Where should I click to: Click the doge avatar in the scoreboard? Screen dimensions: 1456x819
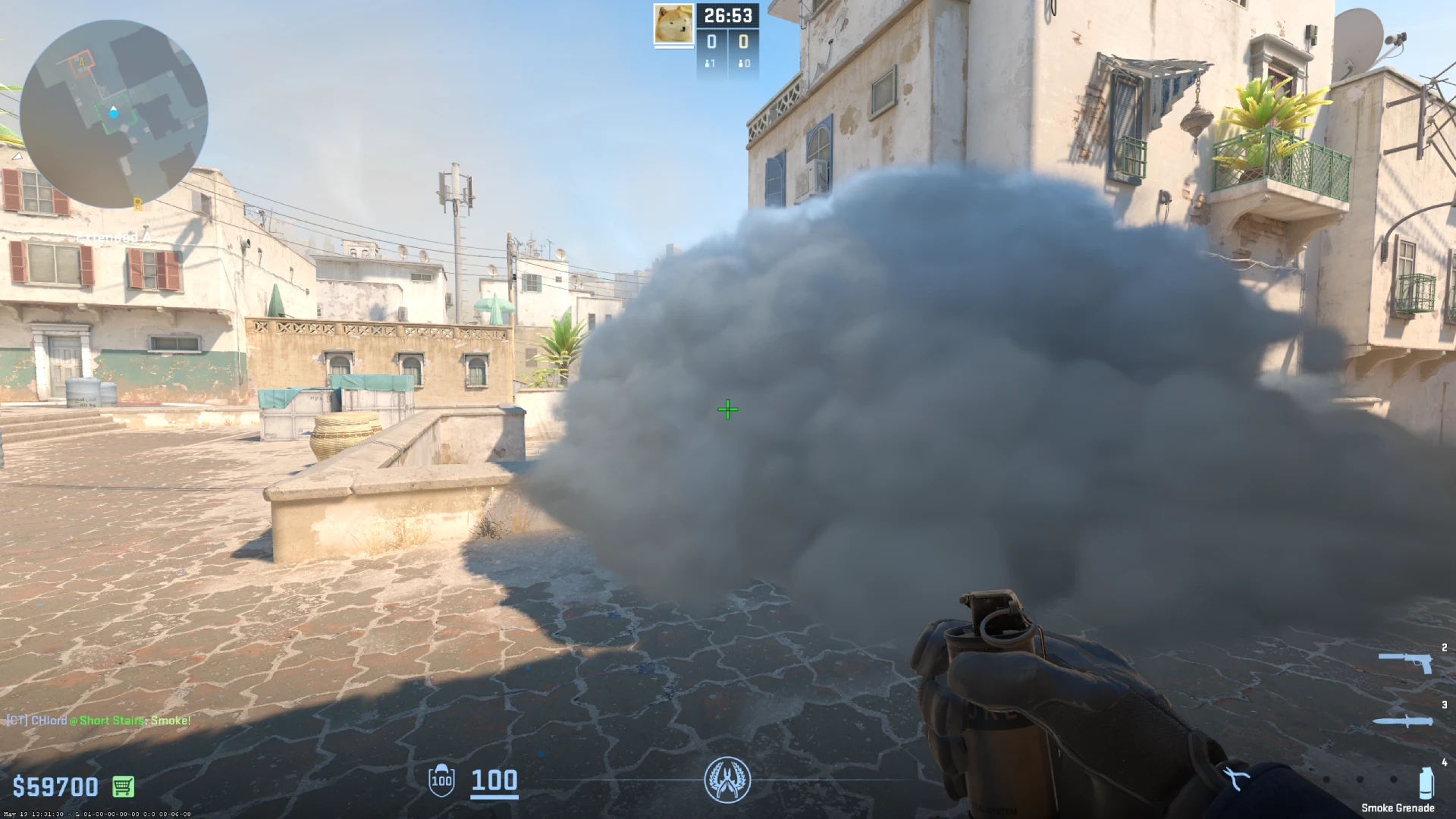pos(672,23)
